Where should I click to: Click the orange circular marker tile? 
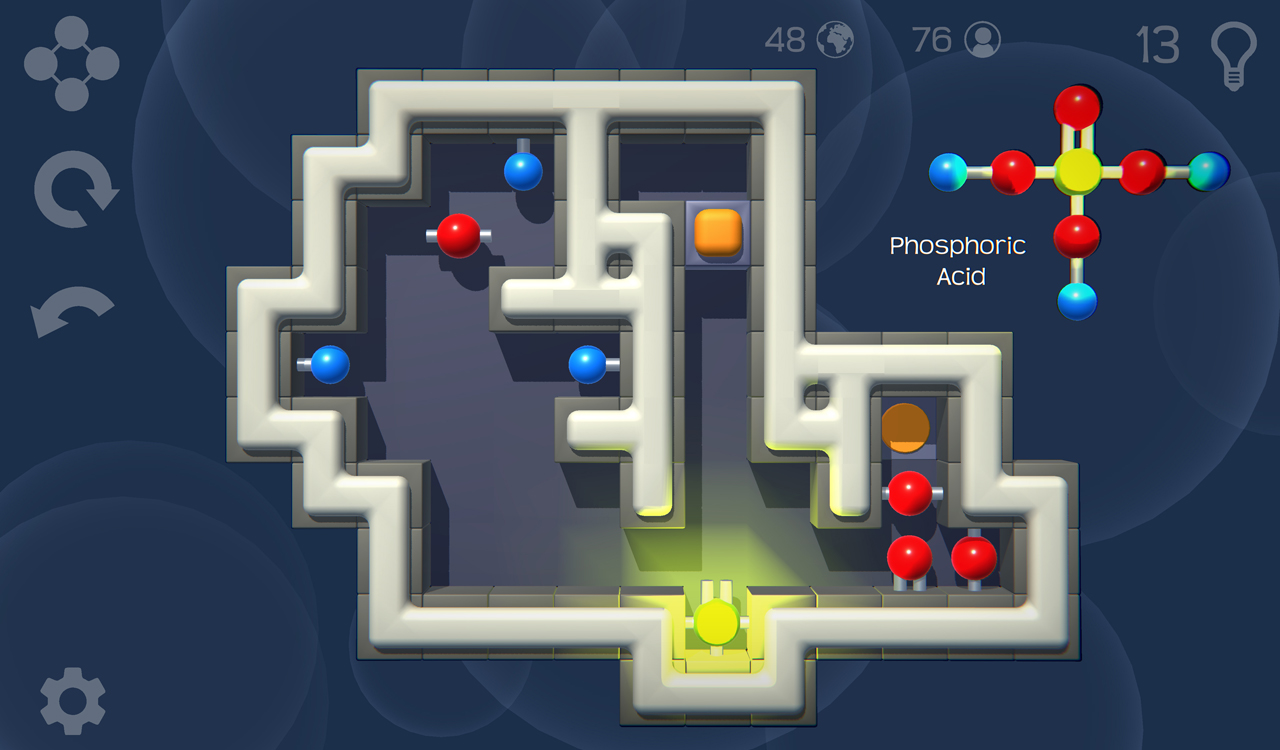[905, 428]
